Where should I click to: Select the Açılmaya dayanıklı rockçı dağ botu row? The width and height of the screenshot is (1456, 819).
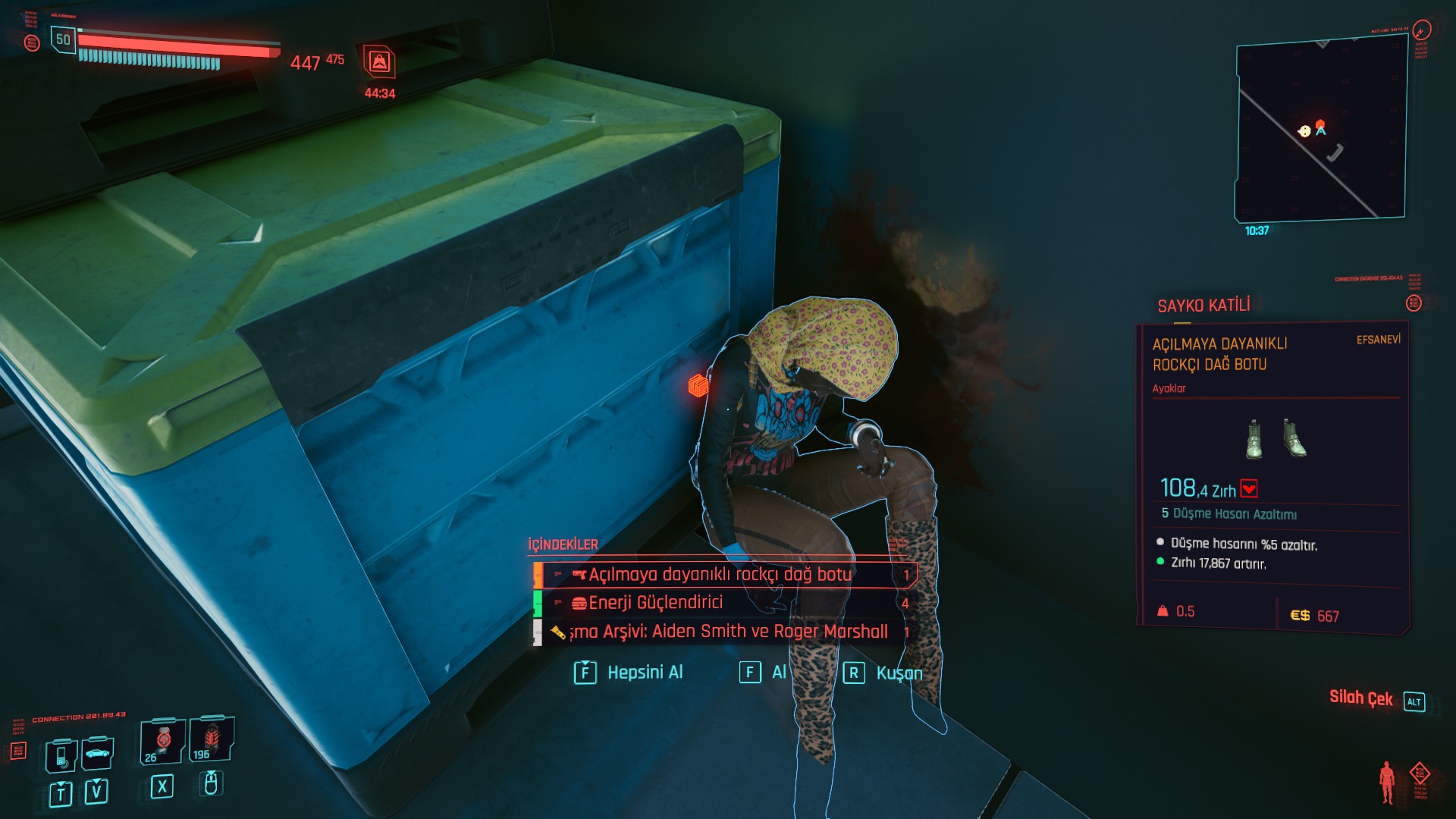(x=720, y=575)
